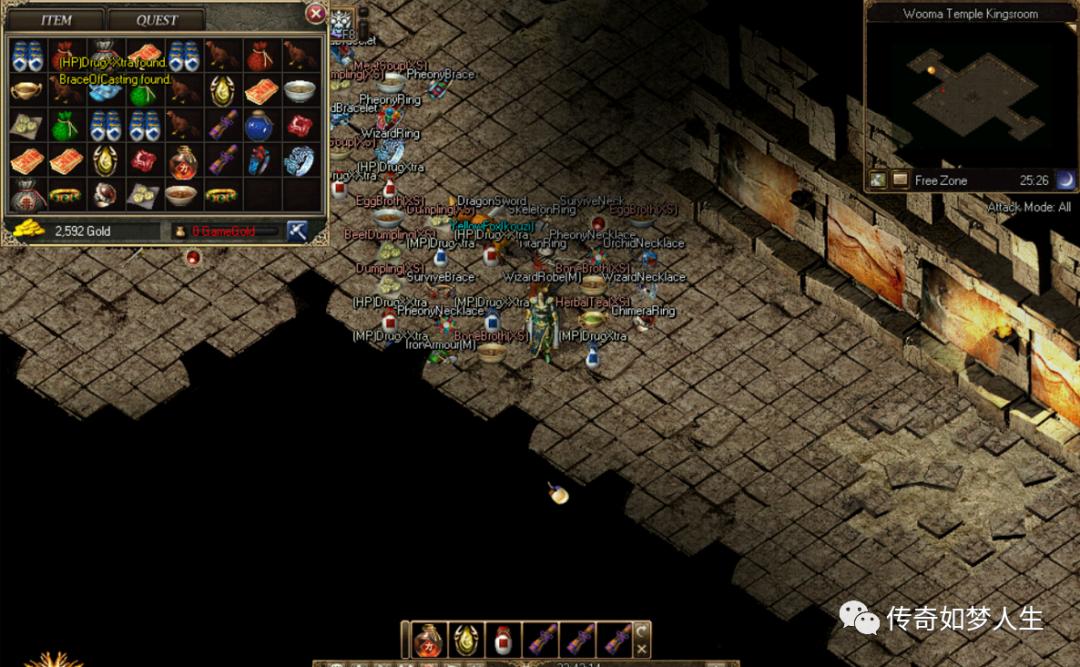Close the inventory window
Image resolution: width=1080 pixels, height=667 pixels.
point(315,14)
